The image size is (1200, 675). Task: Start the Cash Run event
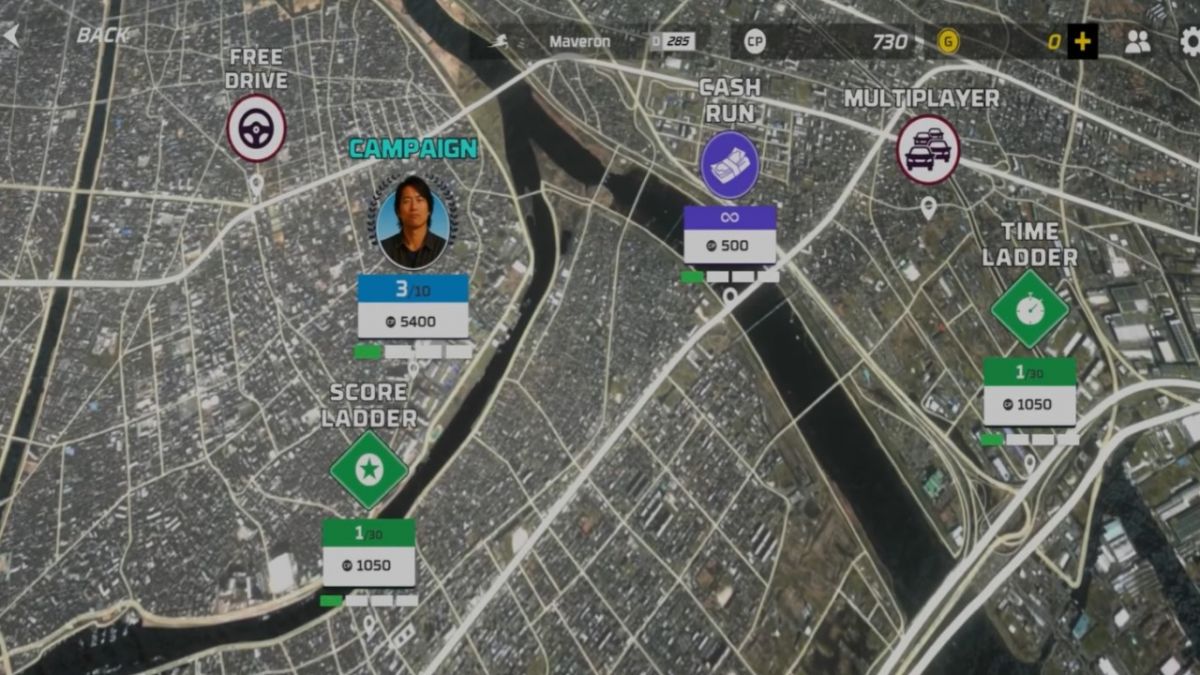coord(729,165)
